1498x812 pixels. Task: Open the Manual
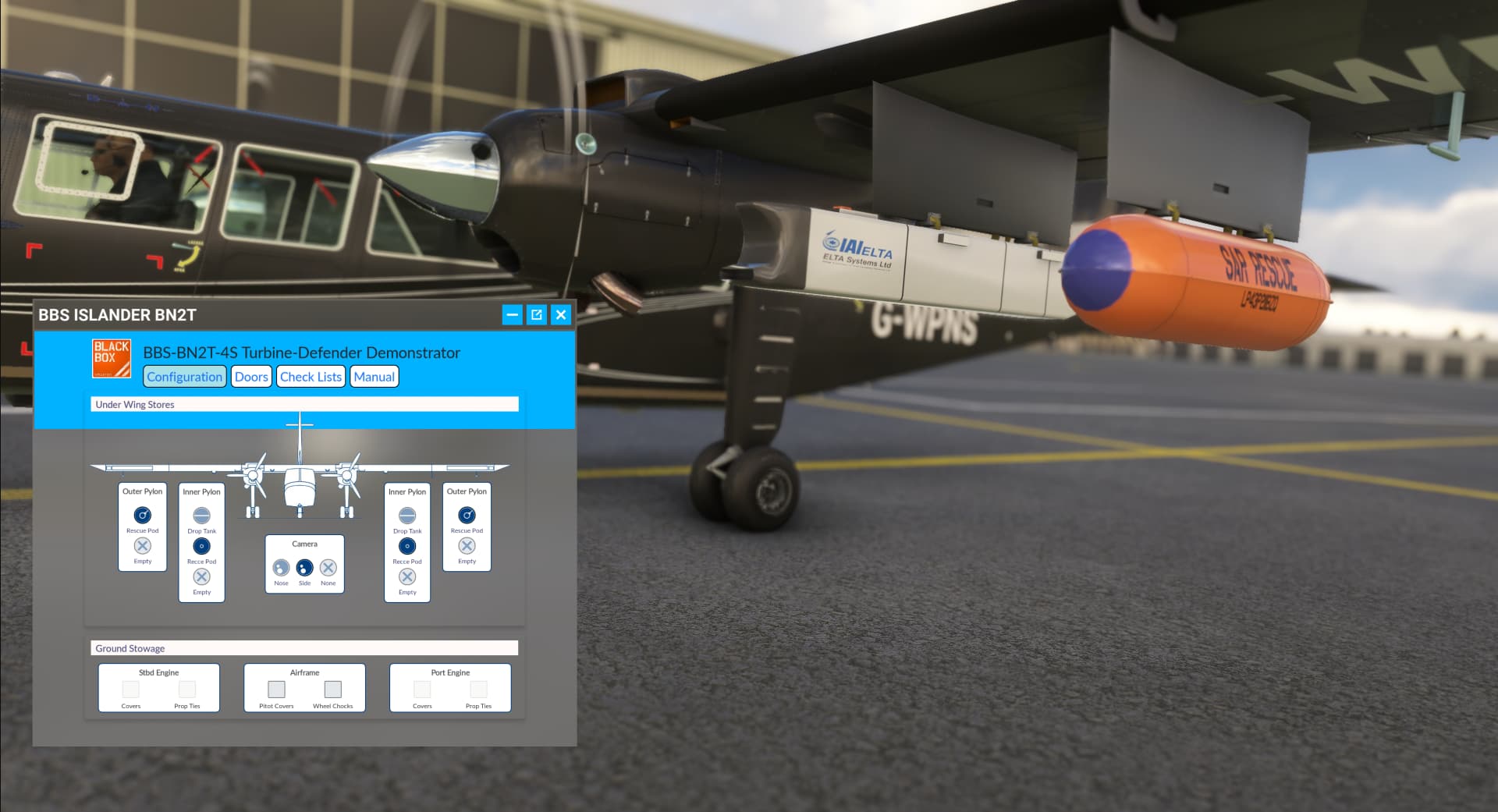(374, 376)
